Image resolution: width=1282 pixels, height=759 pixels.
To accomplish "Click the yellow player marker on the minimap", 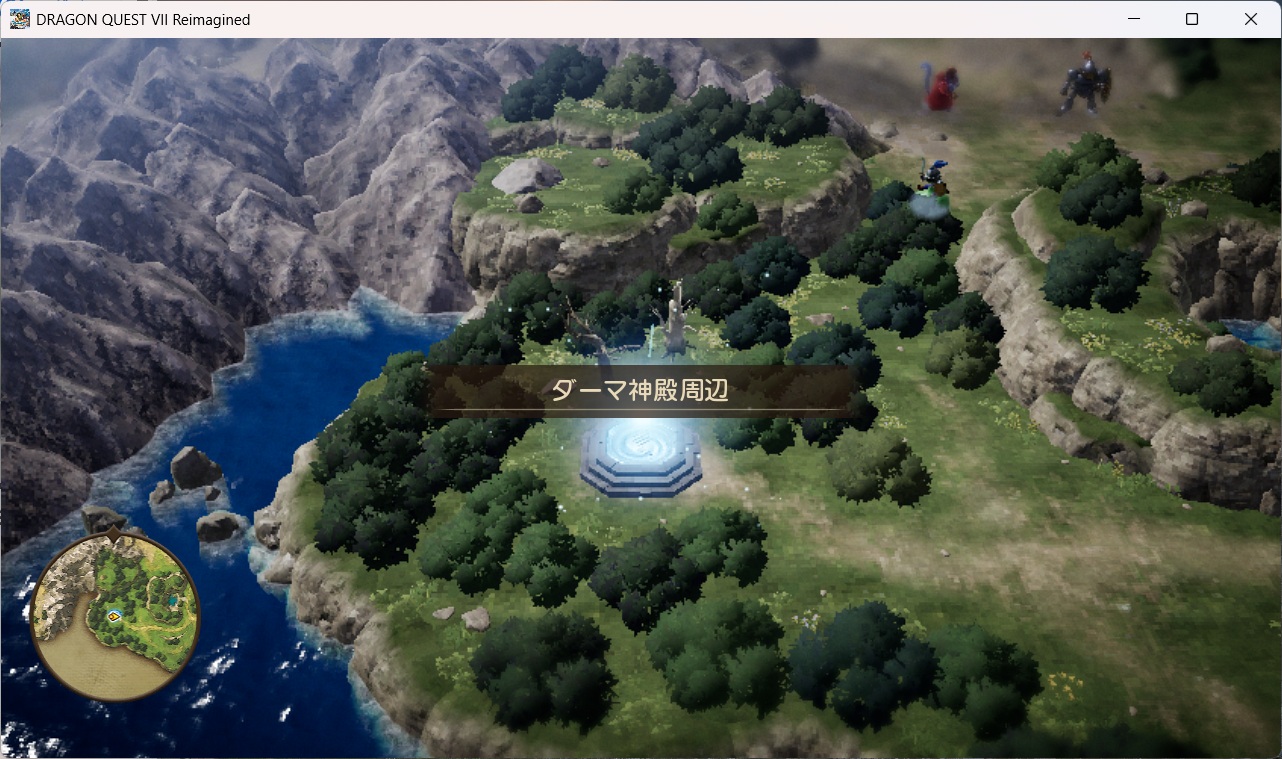I will (115, 615).
